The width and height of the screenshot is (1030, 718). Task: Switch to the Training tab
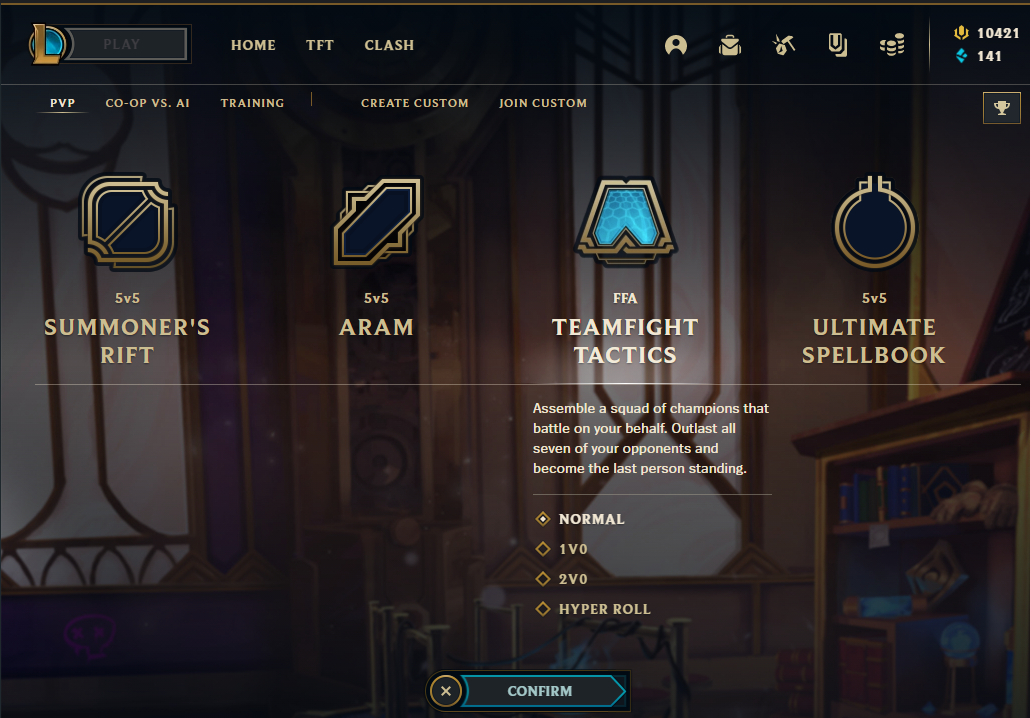(252, 103)
